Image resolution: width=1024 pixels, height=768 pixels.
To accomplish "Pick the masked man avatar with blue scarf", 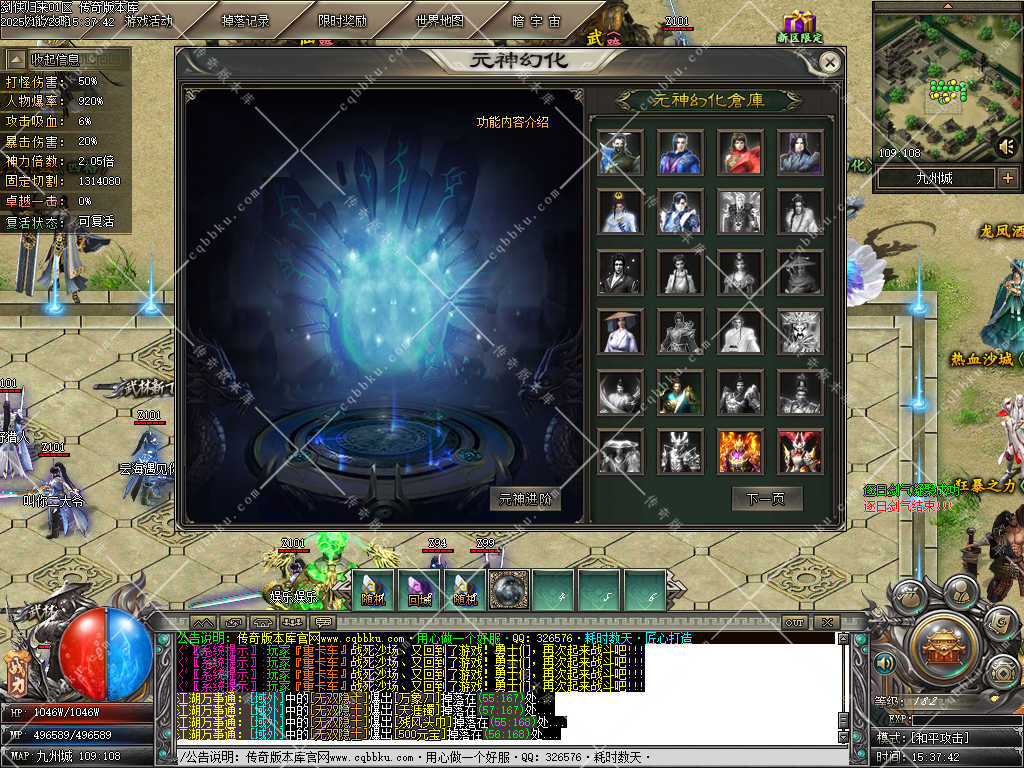I will [620, 152].
